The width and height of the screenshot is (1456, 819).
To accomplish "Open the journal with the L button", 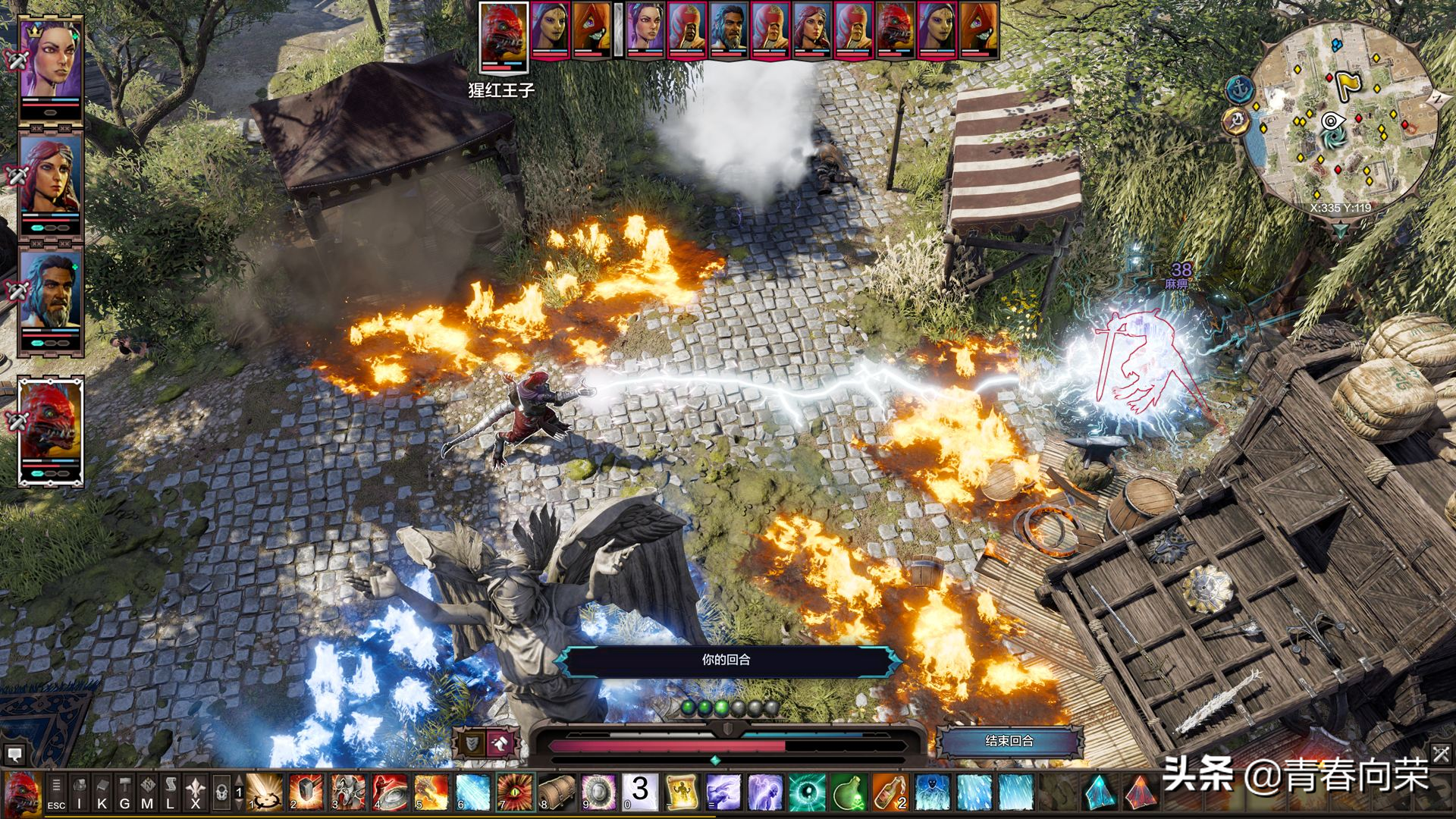I will point(171,793).
